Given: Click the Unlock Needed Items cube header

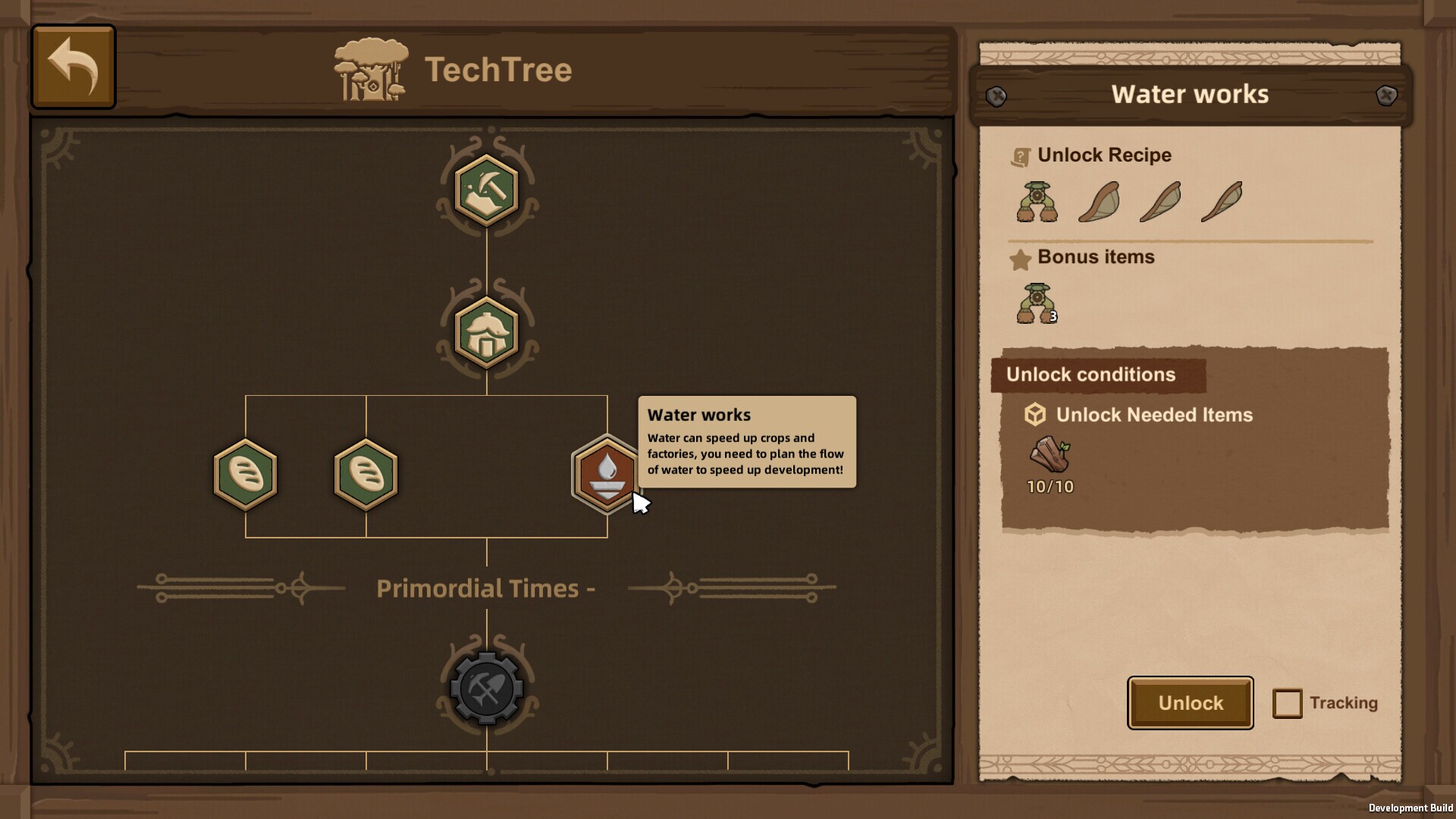Looking at the screenshot, I should (x=1035, y=415).
